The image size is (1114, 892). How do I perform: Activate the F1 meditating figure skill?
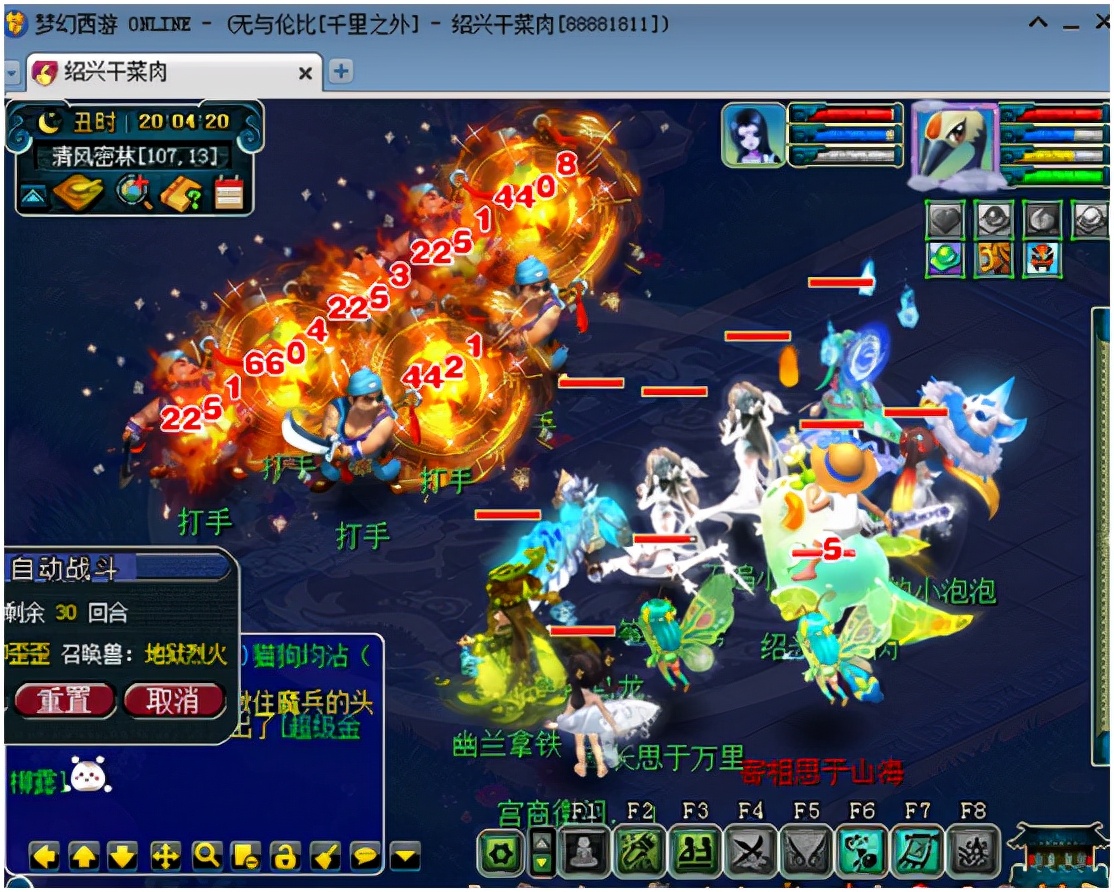coord(583,853)
